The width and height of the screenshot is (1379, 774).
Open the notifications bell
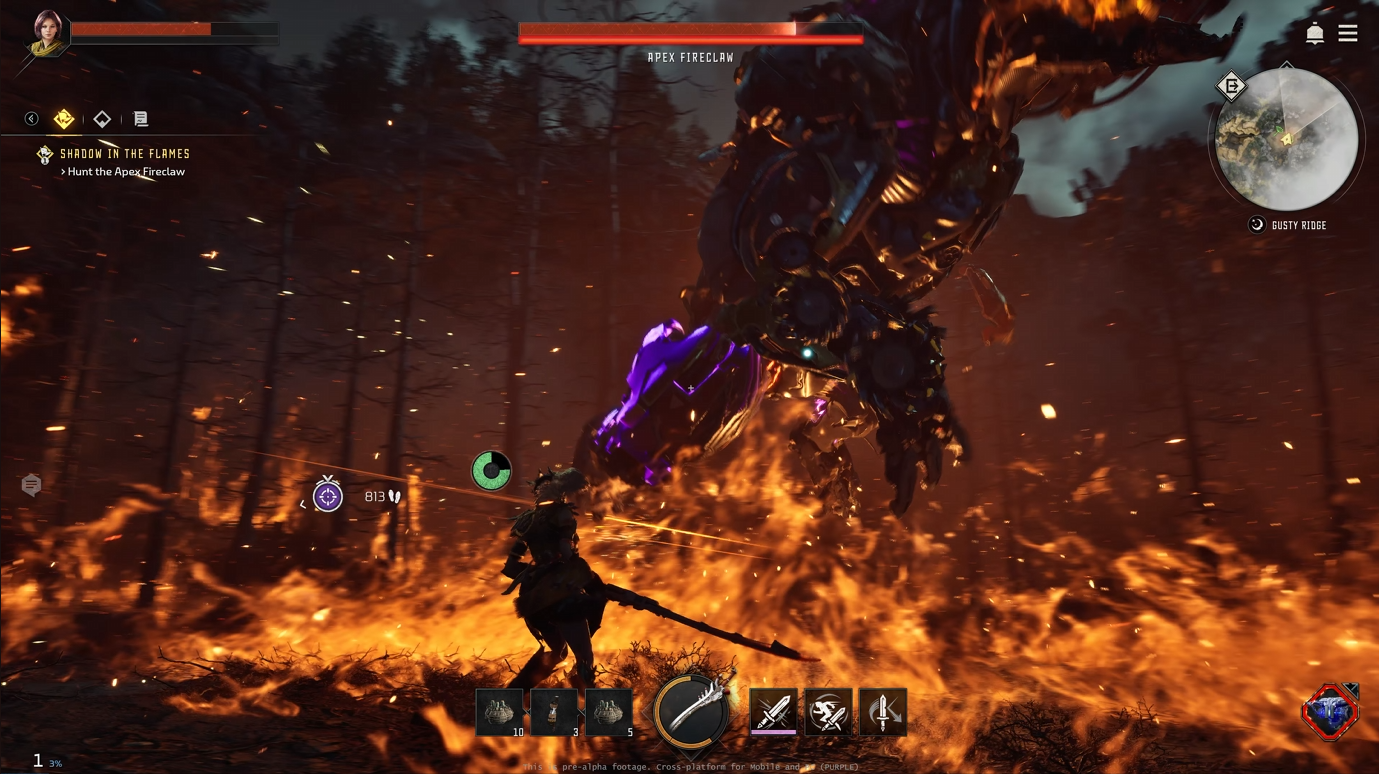point(1315,34)
